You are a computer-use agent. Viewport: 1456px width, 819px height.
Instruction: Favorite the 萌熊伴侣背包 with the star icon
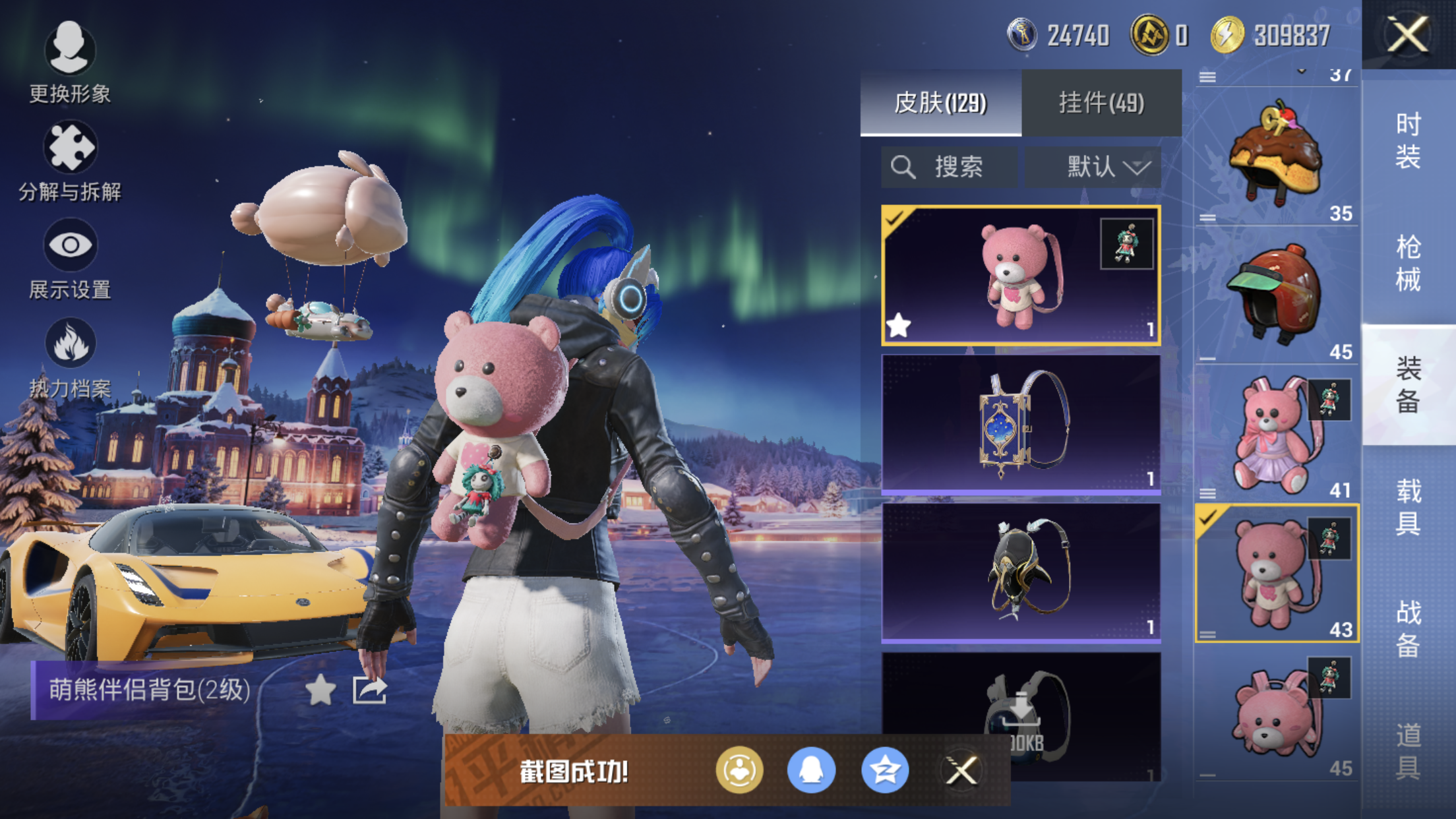[320, 690]
